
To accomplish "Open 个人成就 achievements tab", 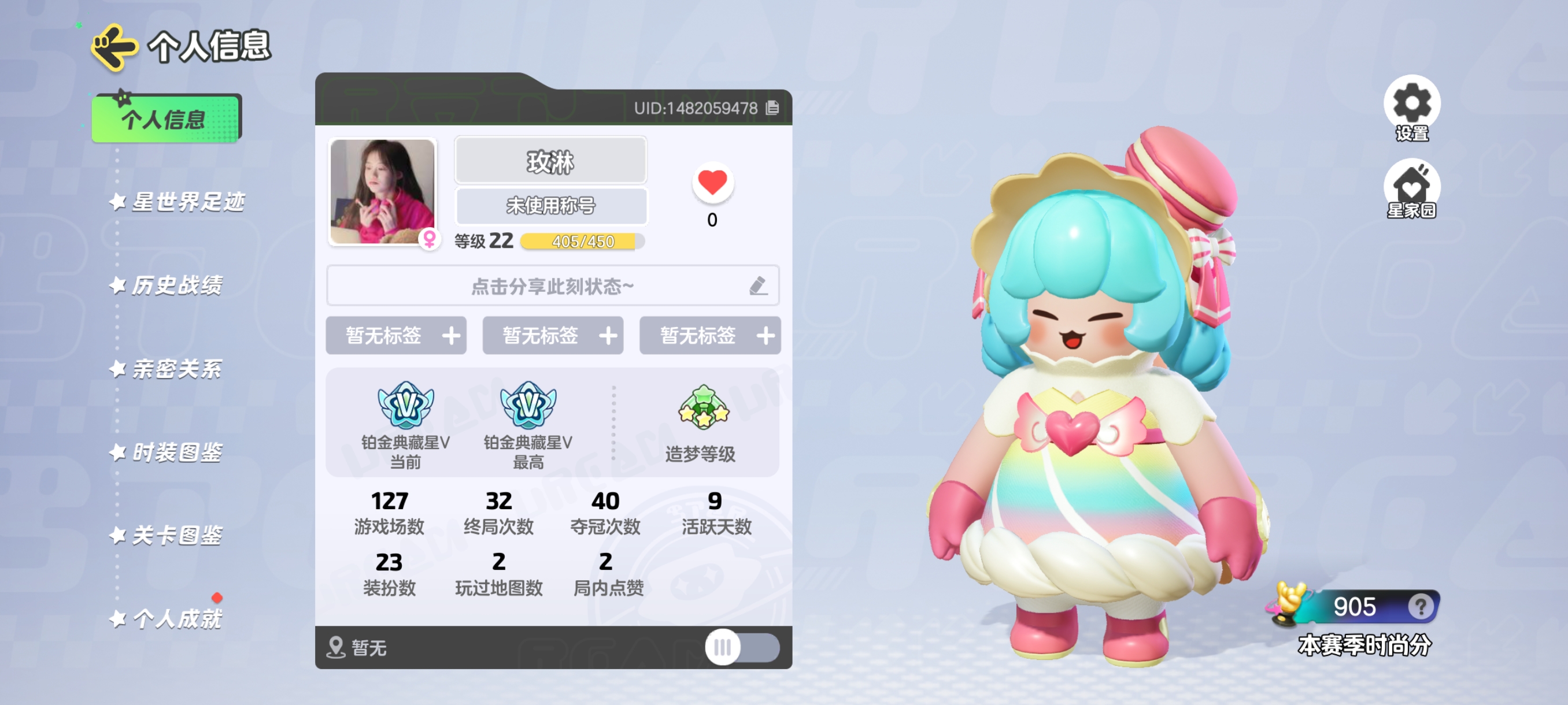I will (x=176, y=619).
